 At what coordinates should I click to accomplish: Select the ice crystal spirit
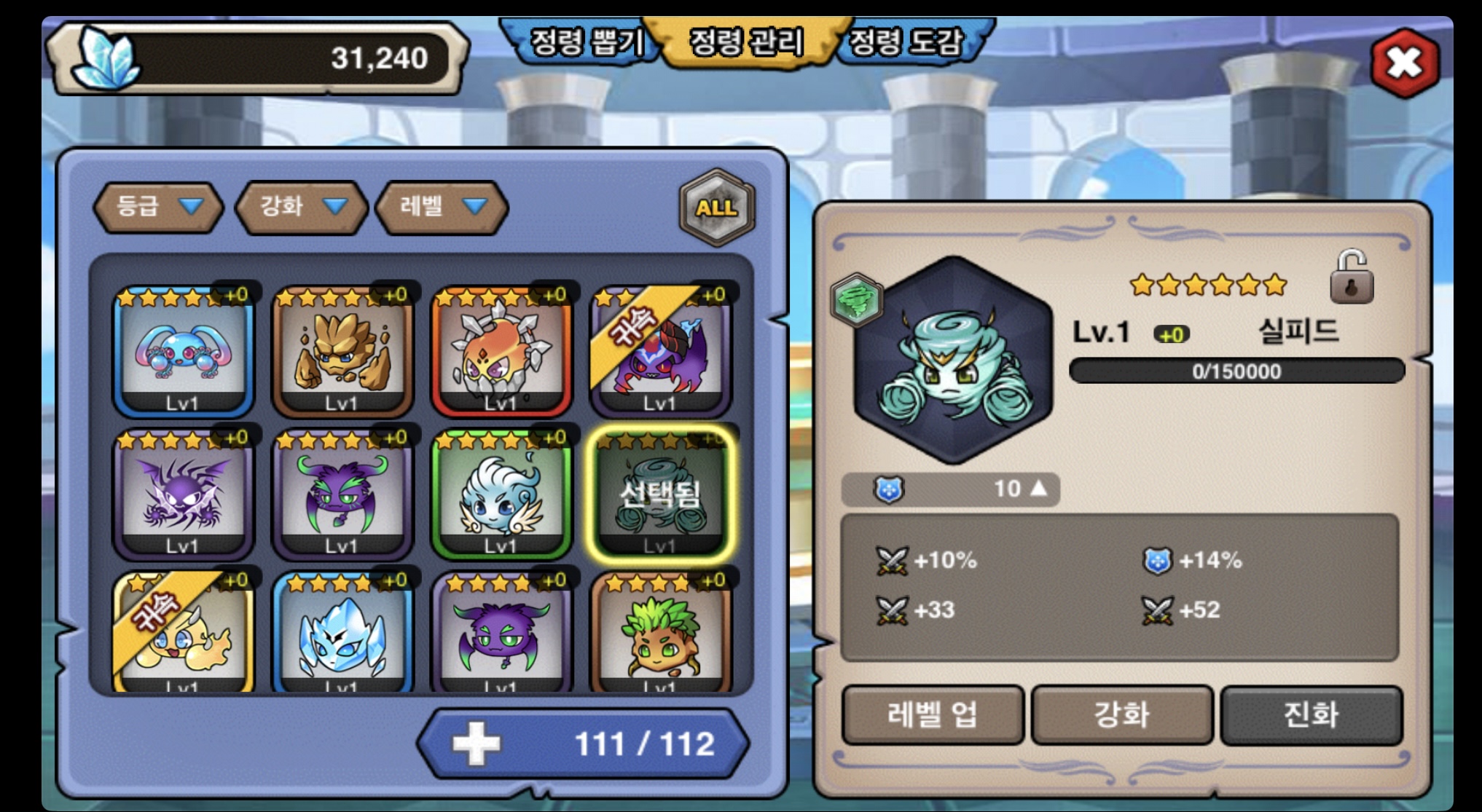point(342,634)
